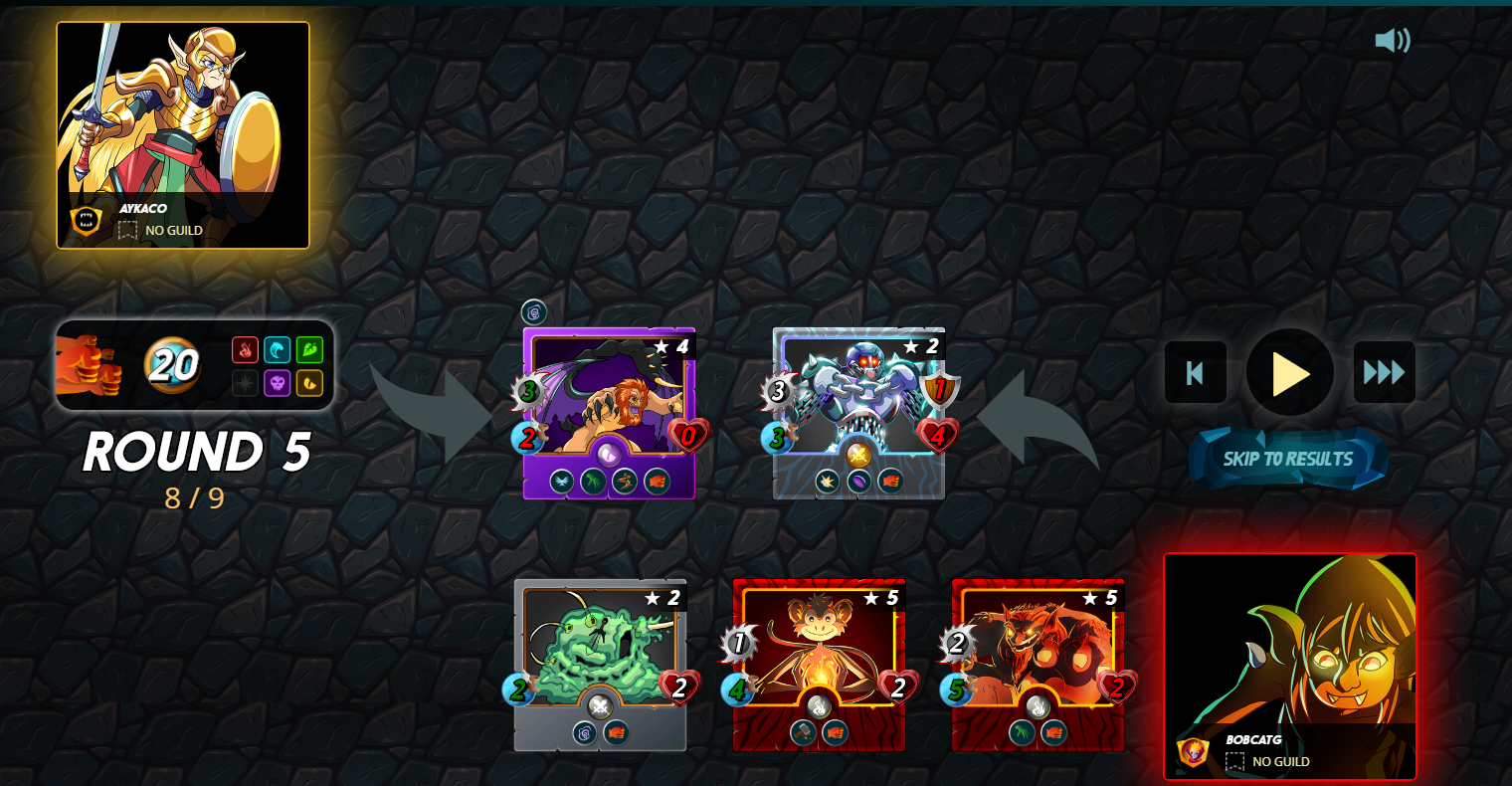Select the Fire splinter icon
Viewport: 1512px width, 786px height.
(x=246, y=350)
